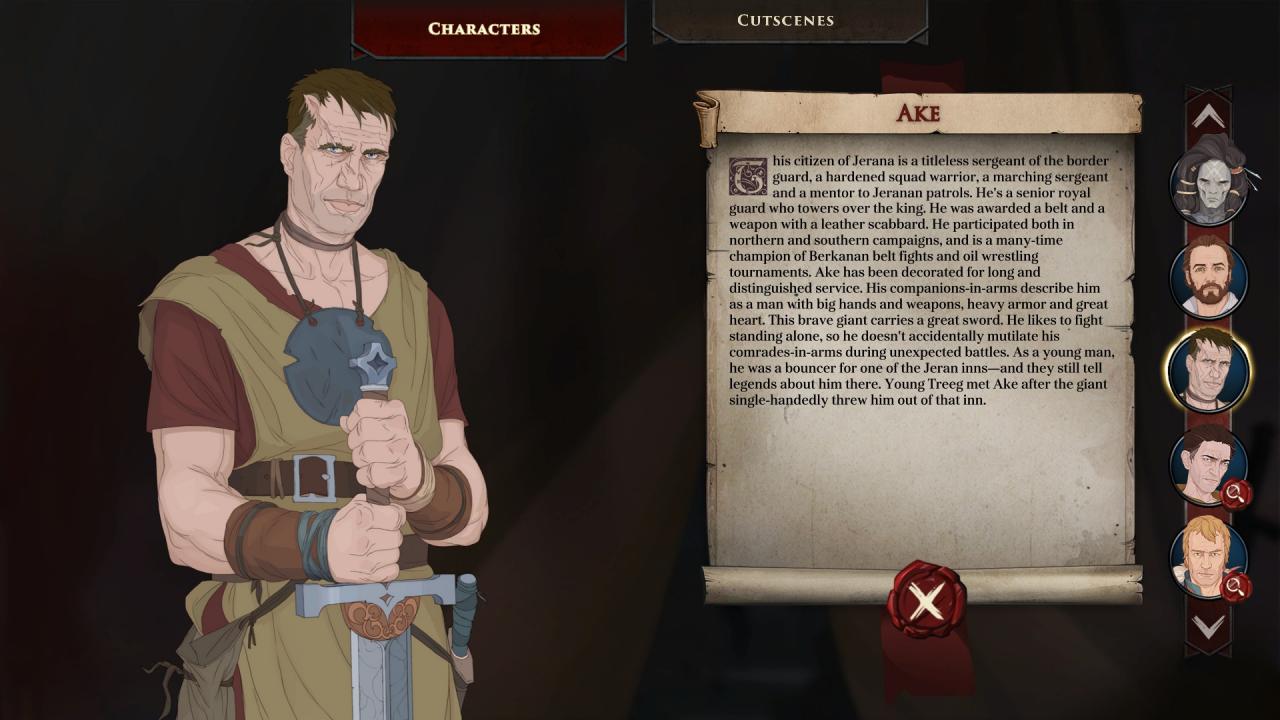This screenshot has width=1280, height=720.
Task: Show more characters with the down arrow
Action: (1208, 627)
